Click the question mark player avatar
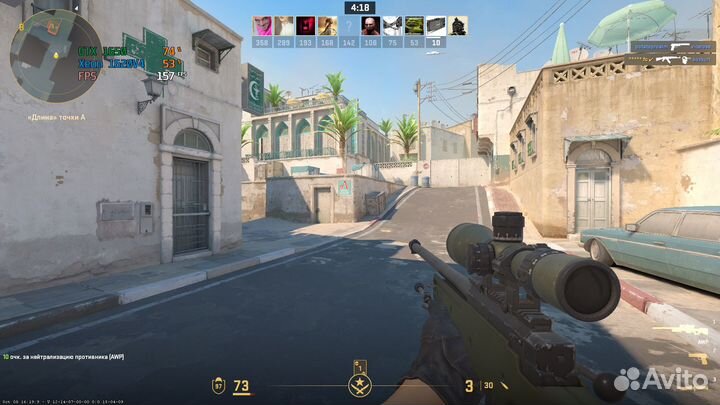The height and width of the screenshot is (405, 720). (348, 26)
